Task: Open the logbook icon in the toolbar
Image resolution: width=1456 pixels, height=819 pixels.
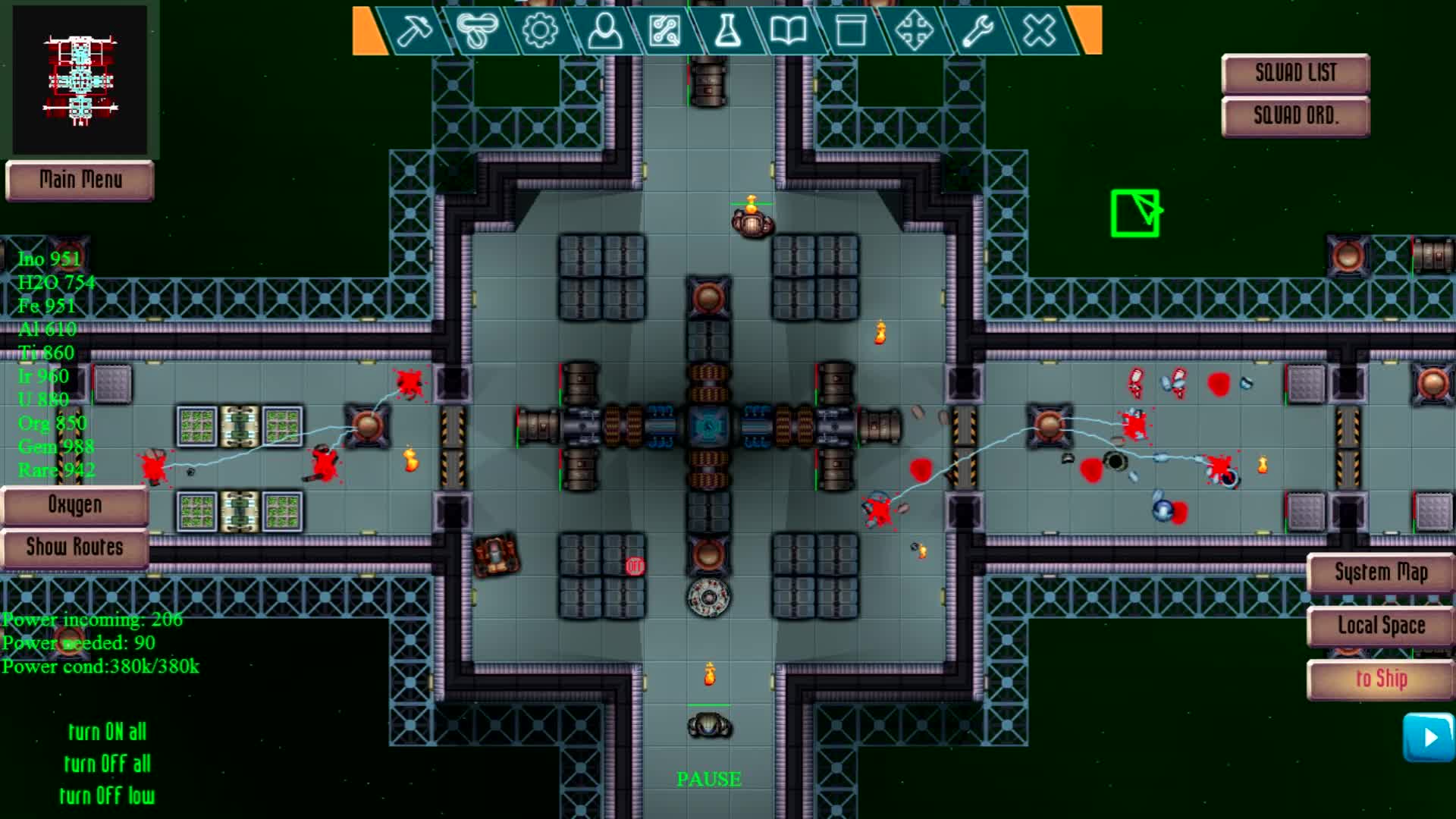Action: point(789,32)
